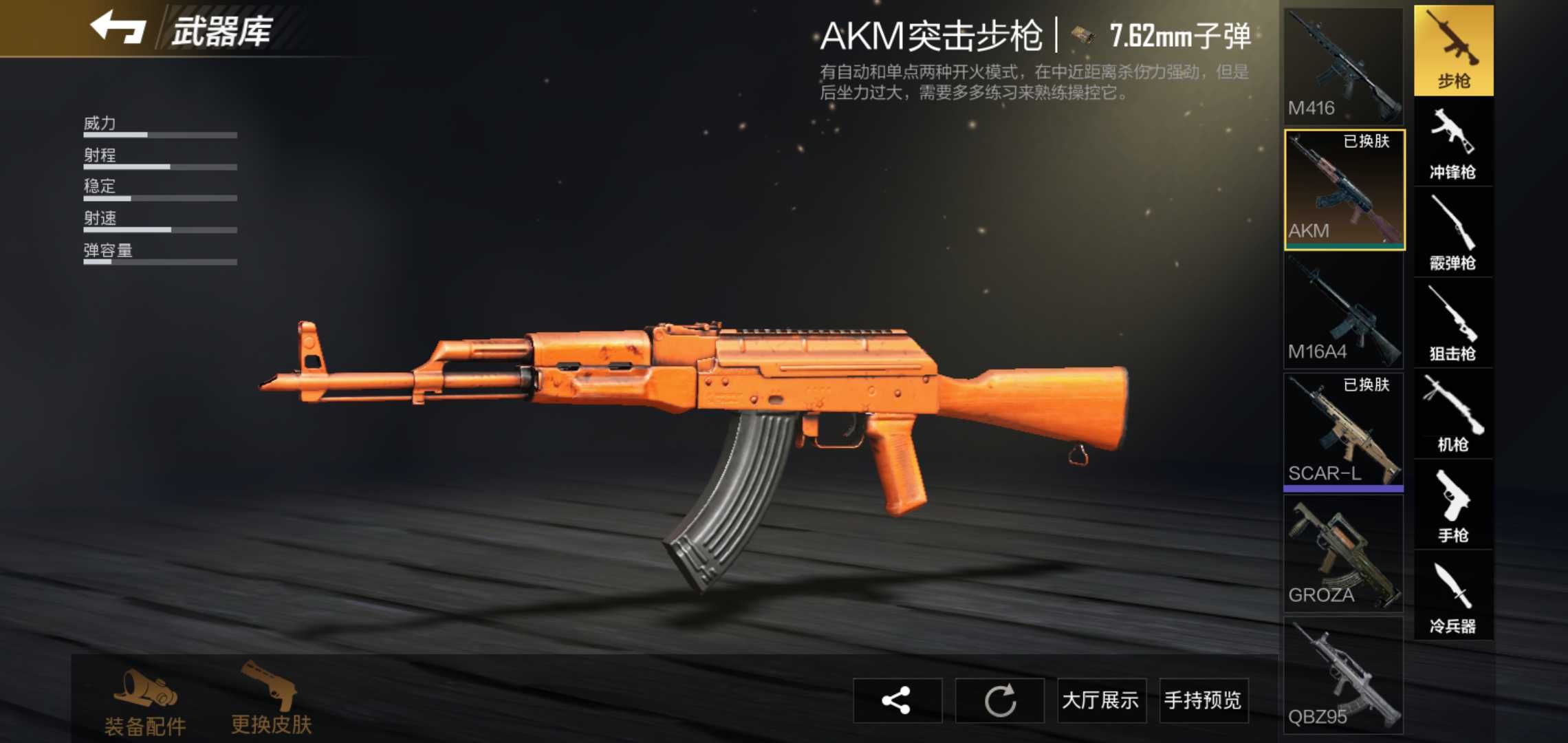1568x743 pixels.
Task: Click the 大厅展示 lobby display button
Action: (x=1101, y=700)
